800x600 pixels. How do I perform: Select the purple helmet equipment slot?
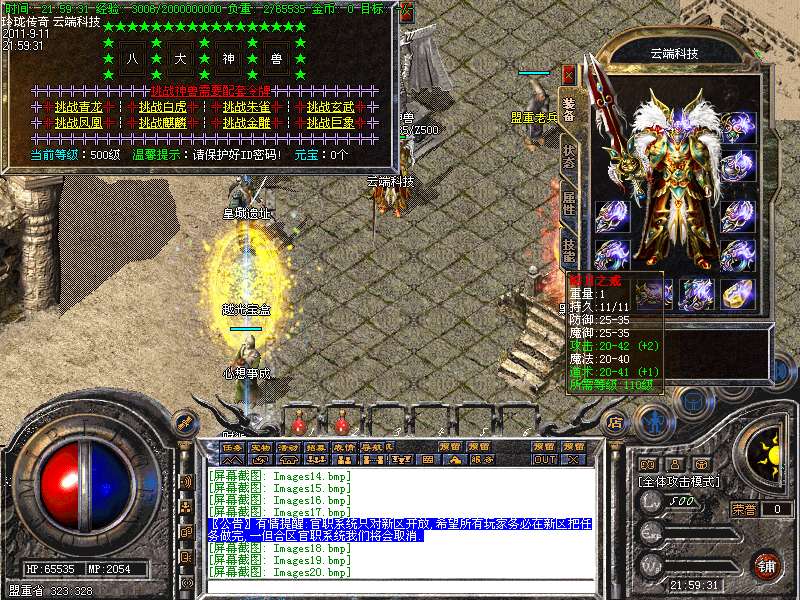point(737,126)
